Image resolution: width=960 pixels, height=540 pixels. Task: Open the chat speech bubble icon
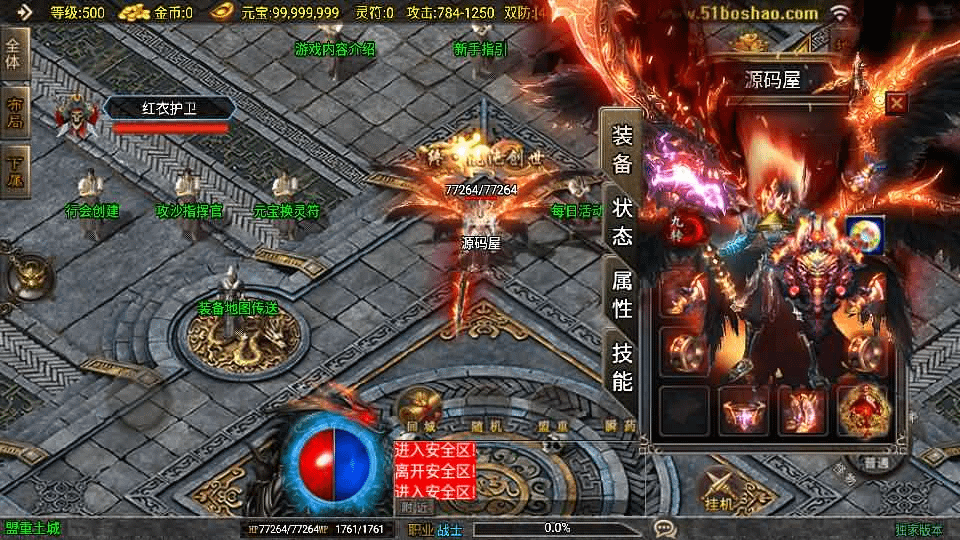[664, 528]
